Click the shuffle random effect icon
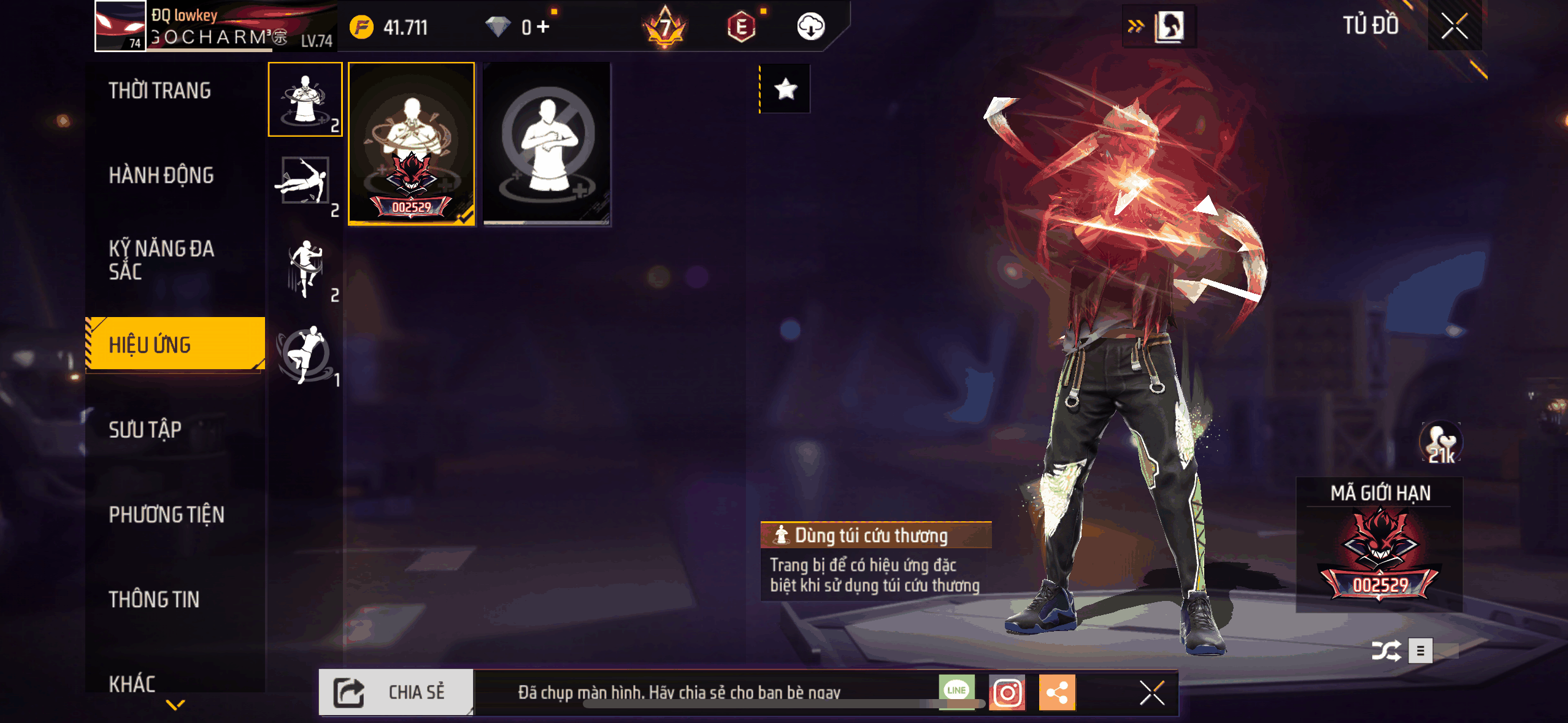Viewport: 1568px width, 723px height. 1386,651
